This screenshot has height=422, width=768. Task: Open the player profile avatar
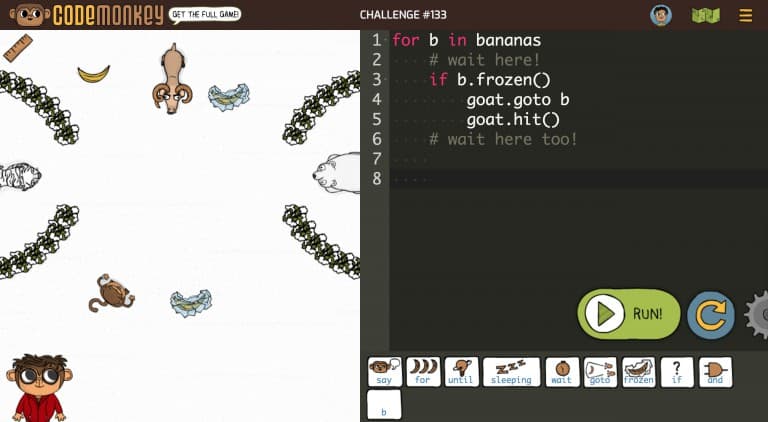tap(660, 15)
